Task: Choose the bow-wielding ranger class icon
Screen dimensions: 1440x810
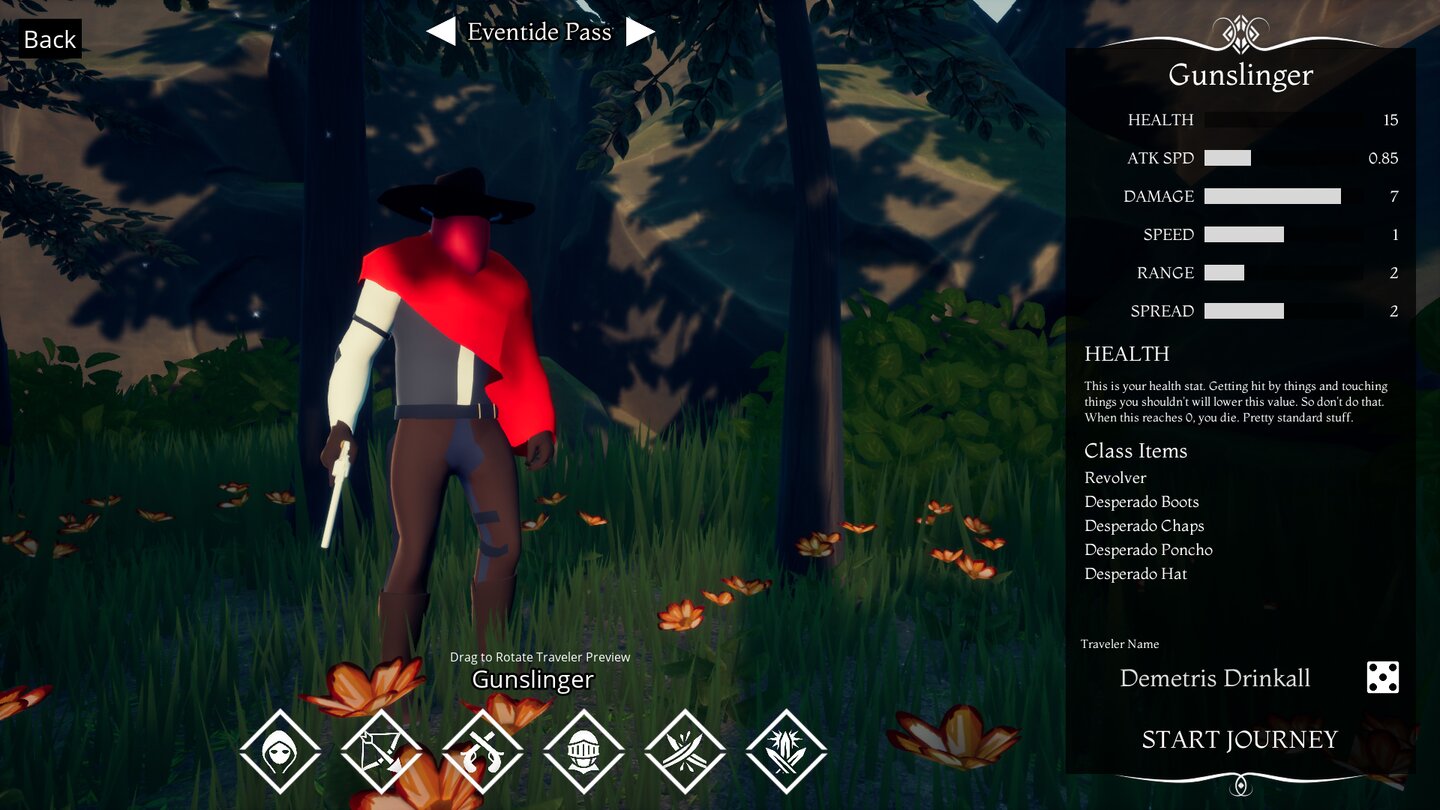Action: (382, 750)
